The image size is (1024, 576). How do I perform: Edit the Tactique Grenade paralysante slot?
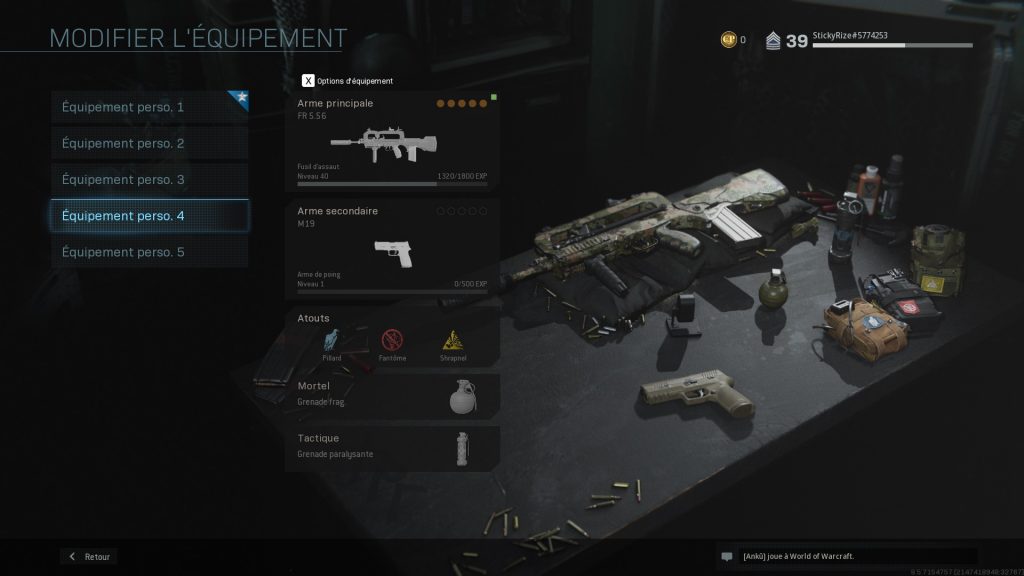click(x=392, y=447)
